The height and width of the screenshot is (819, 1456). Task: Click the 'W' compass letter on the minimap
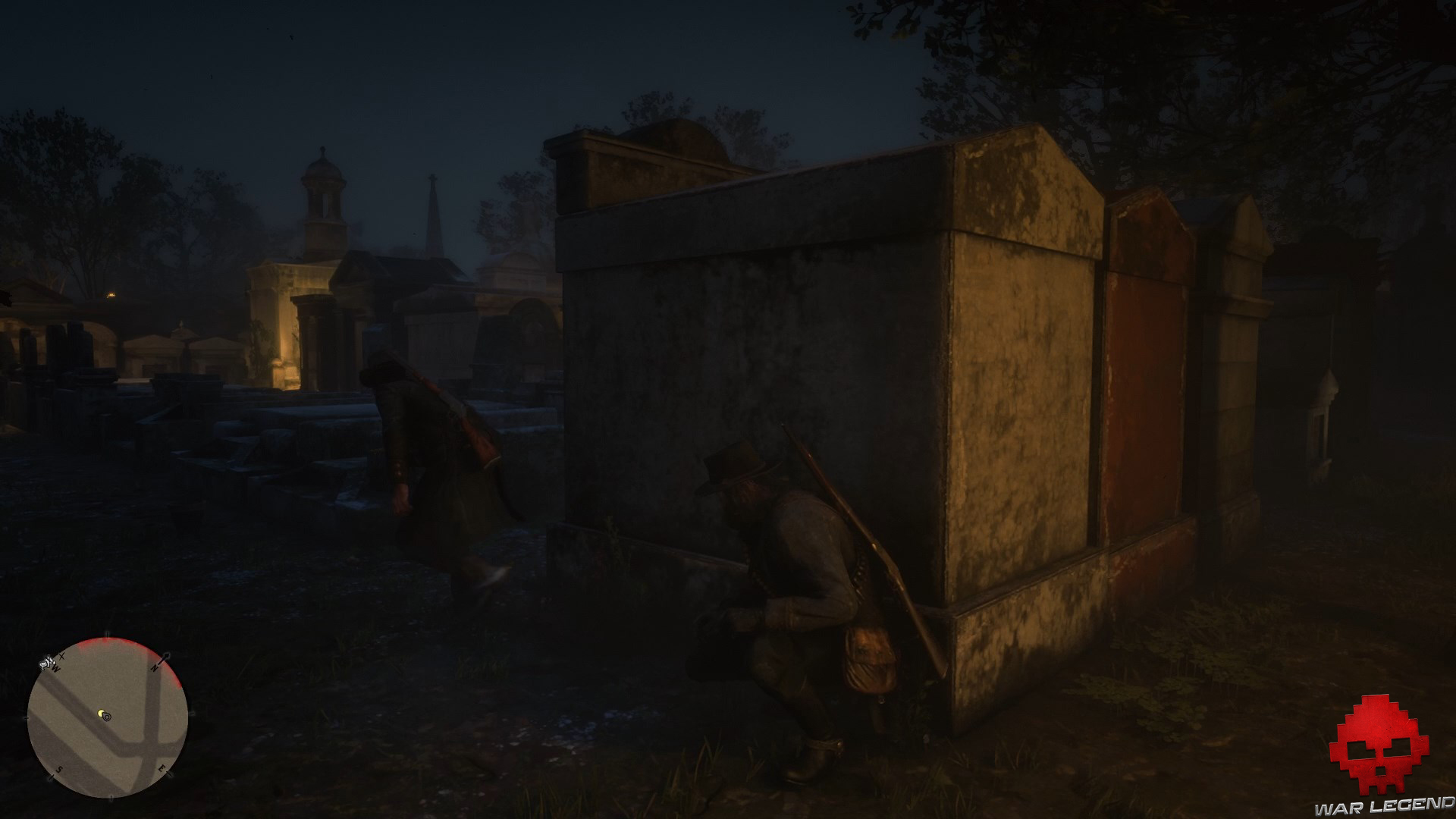(55, 667)
